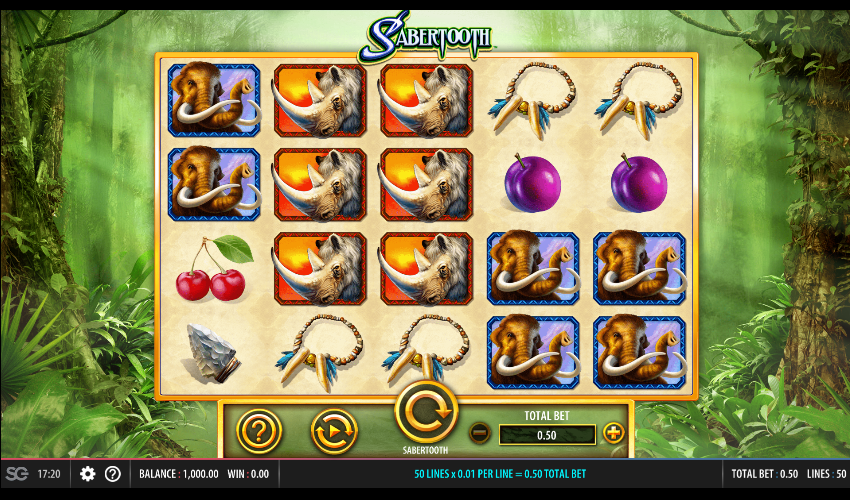This screenshot has width=850, height=500.
Task: Start autoplay with the circular arrows button
Action: click(x=334, y=431)
